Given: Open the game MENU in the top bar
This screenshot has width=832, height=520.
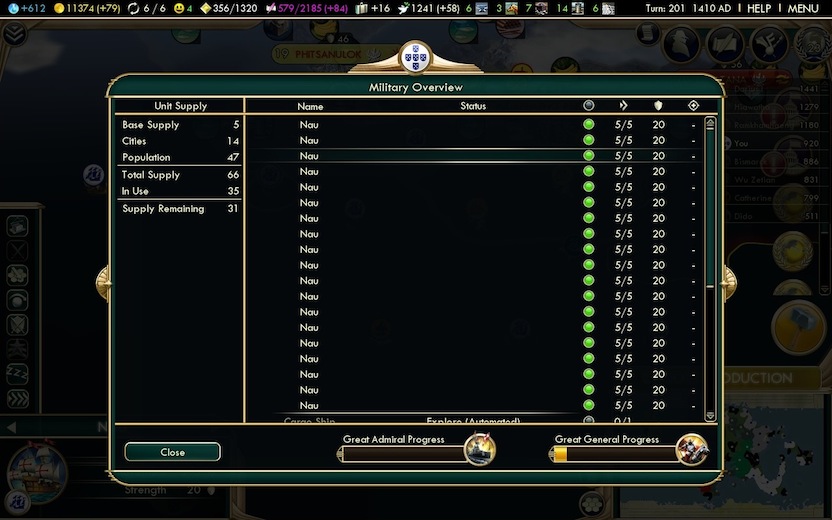Looking at the screenshot, I should point(803,8).
